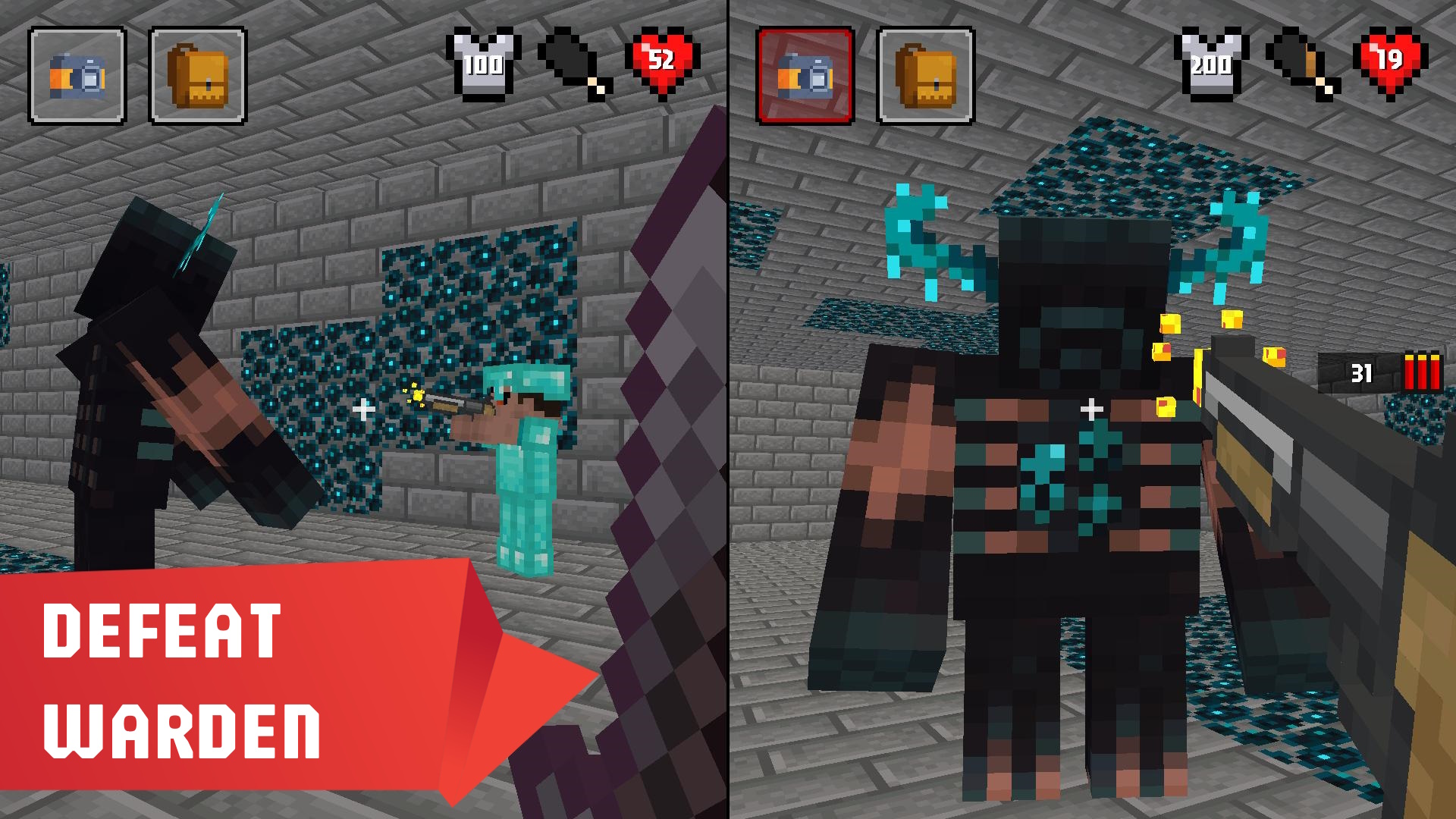1456x819 pixels.
Task: Open the backpack inventory icon on the left
Action: click(x=199, y=74)
